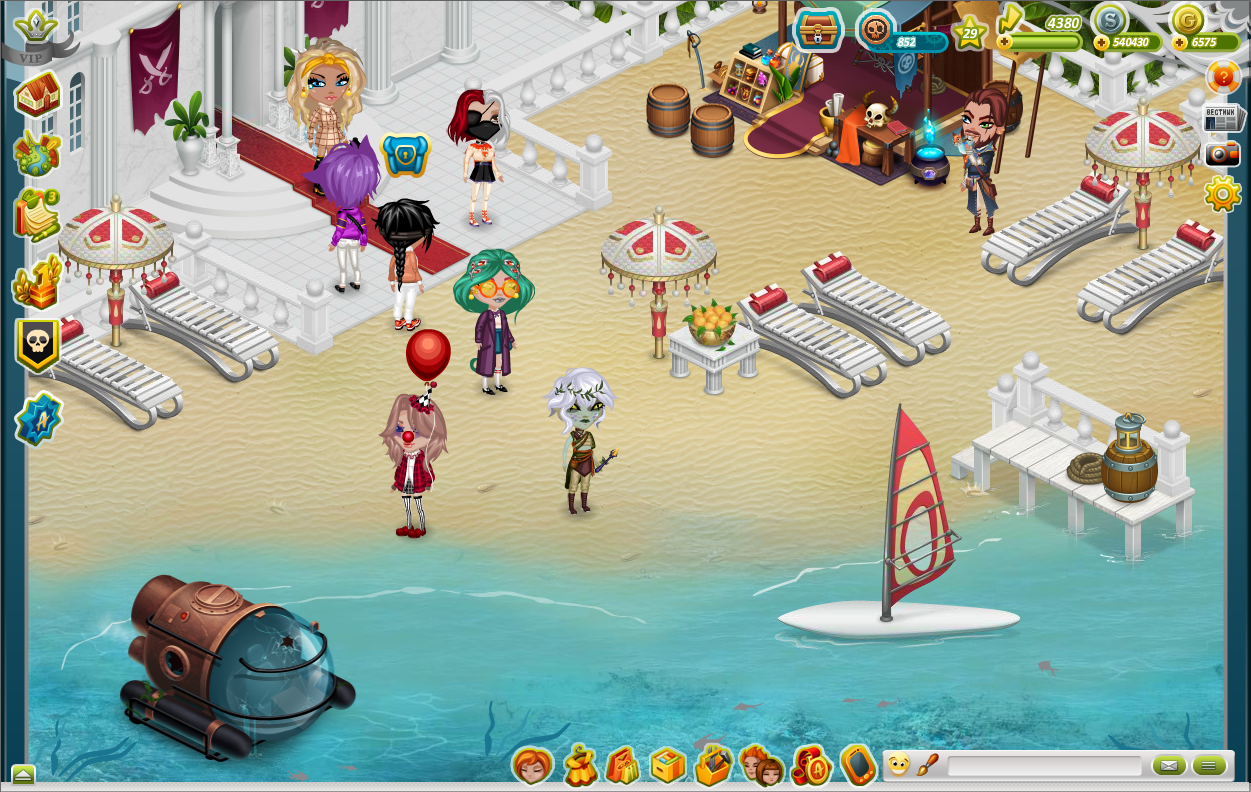1251x792 pixels.
Task: Open the friends icon with two faces
Action: tap(761, 766)
